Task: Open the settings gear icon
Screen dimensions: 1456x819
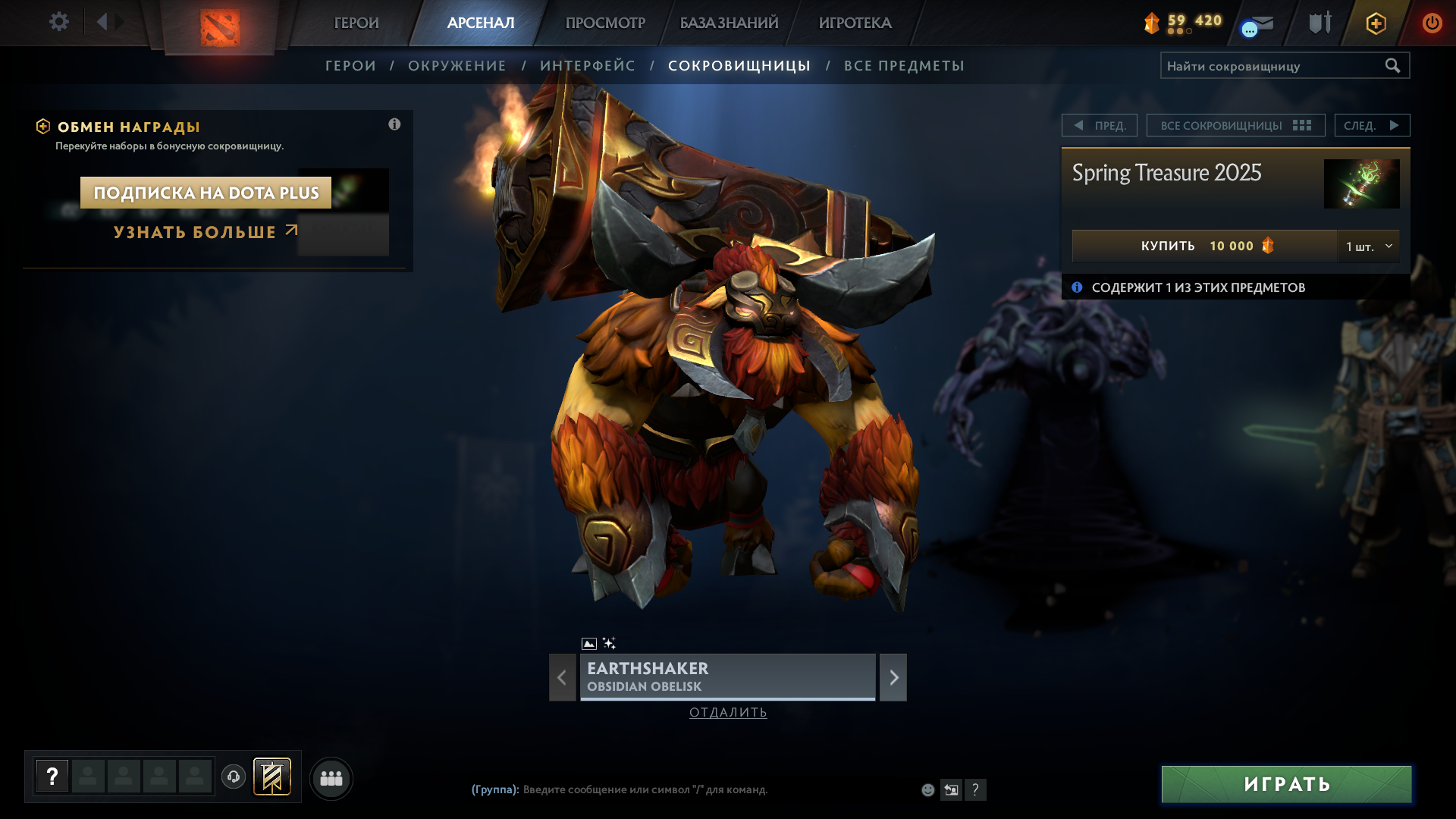Action: 58,22
